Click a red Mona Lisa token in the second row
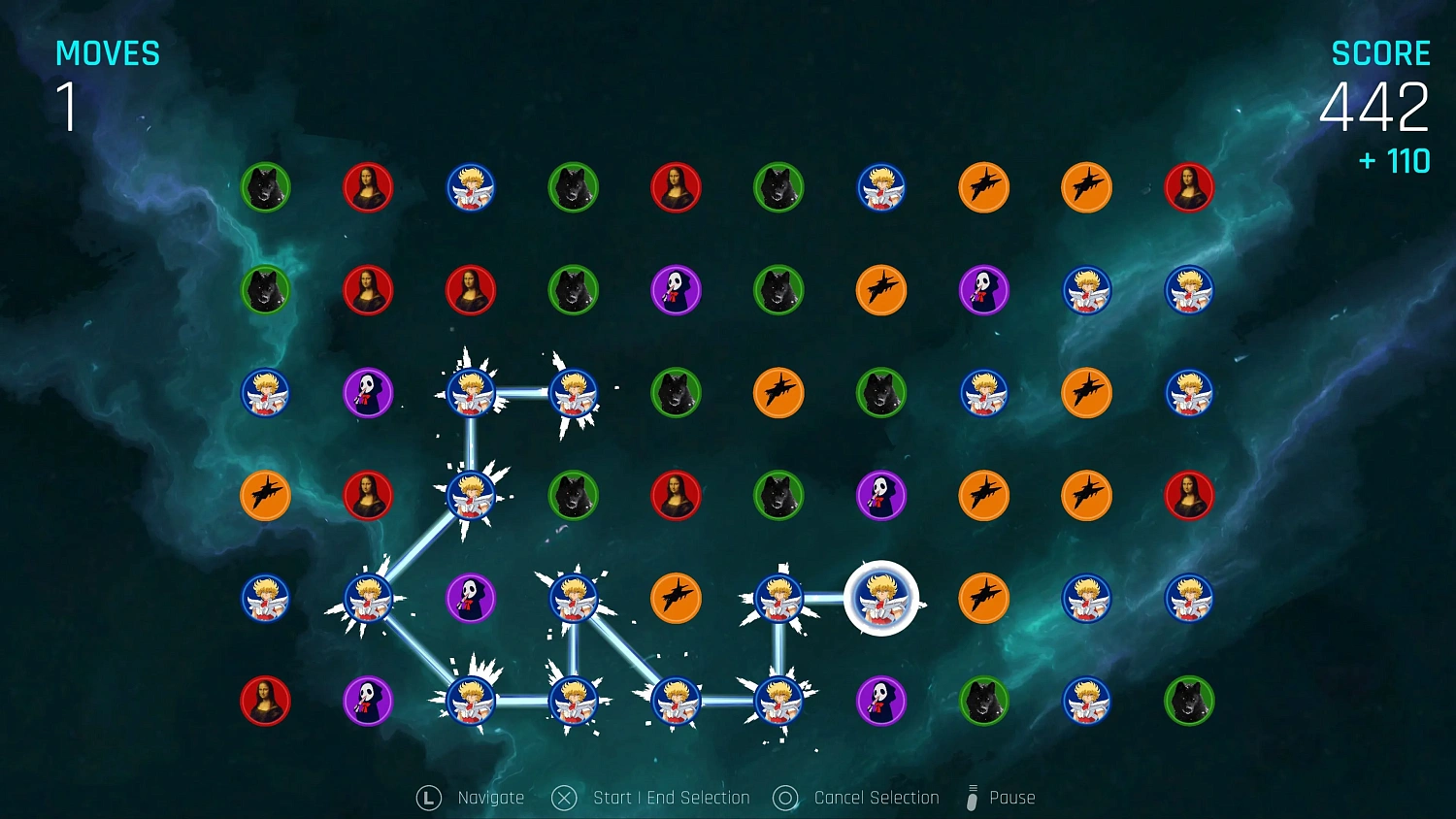The height and width of the screenshot is (819, 1456). 368,290
